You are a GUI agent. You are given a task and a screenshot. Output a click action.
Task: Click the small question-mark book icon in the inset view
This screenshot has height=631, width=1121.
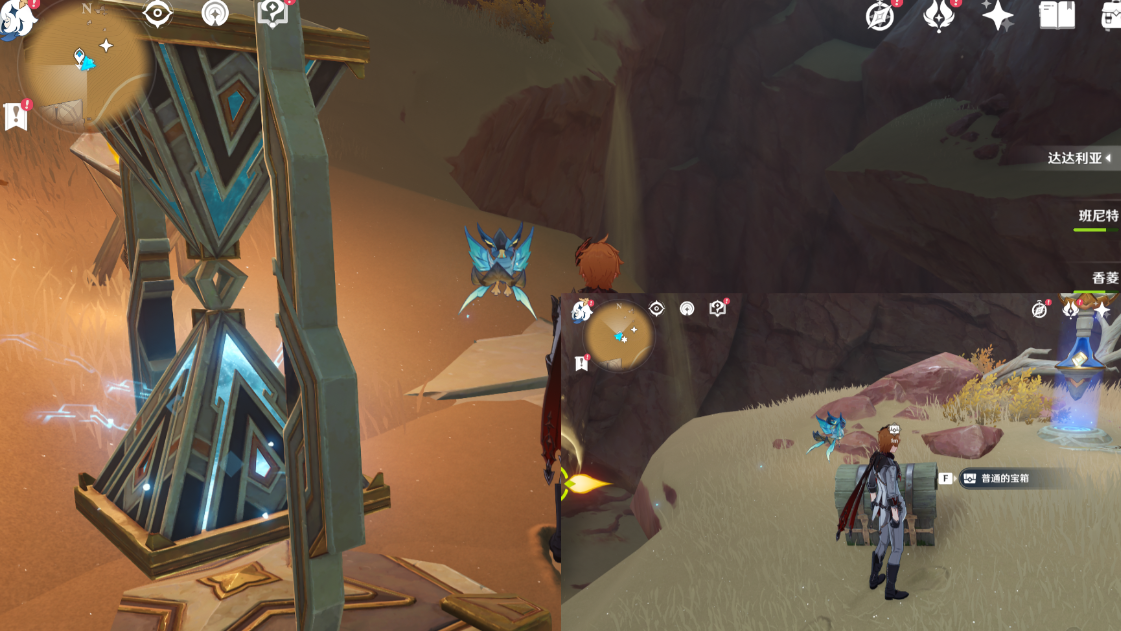click(718, 309)
